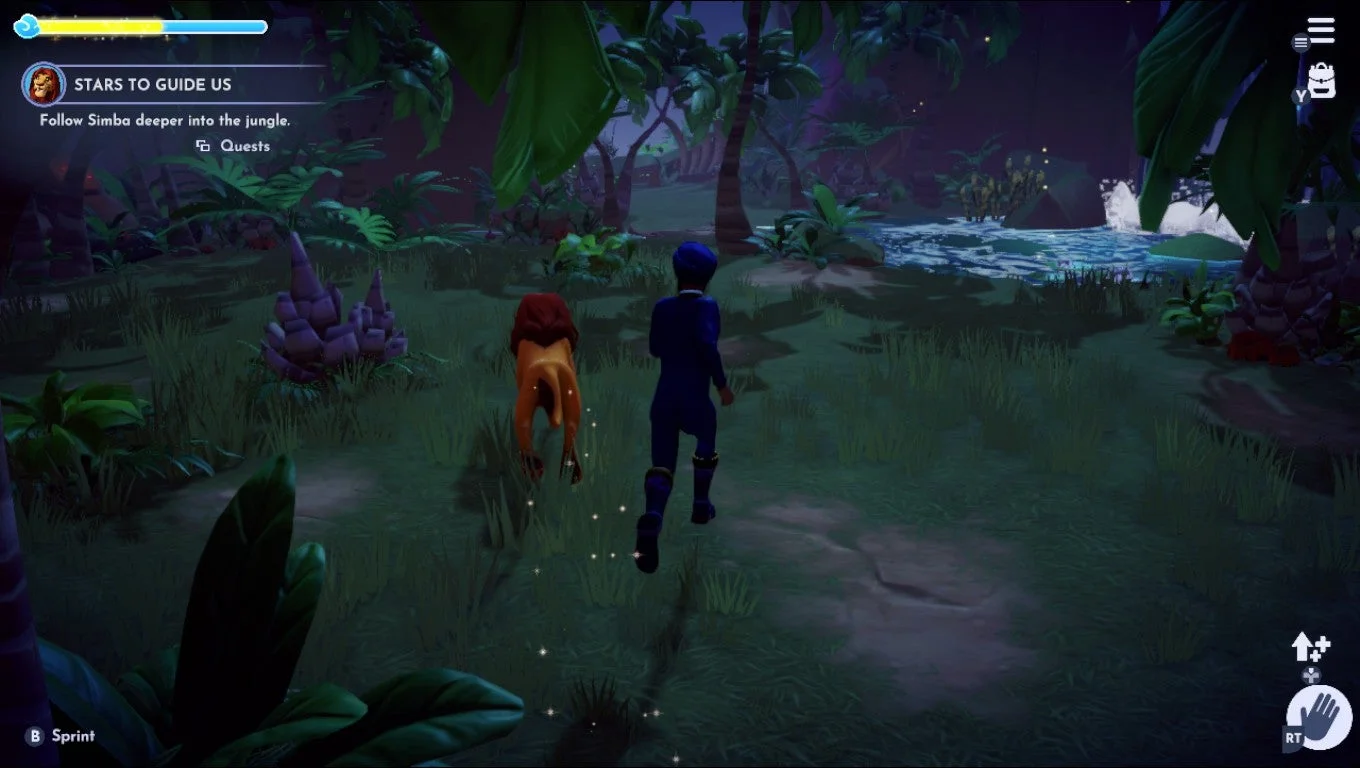This screenshot has height=768, width=1360.
Task: Click the blue swirl icon on the energy bar
Action: point(27,26)
